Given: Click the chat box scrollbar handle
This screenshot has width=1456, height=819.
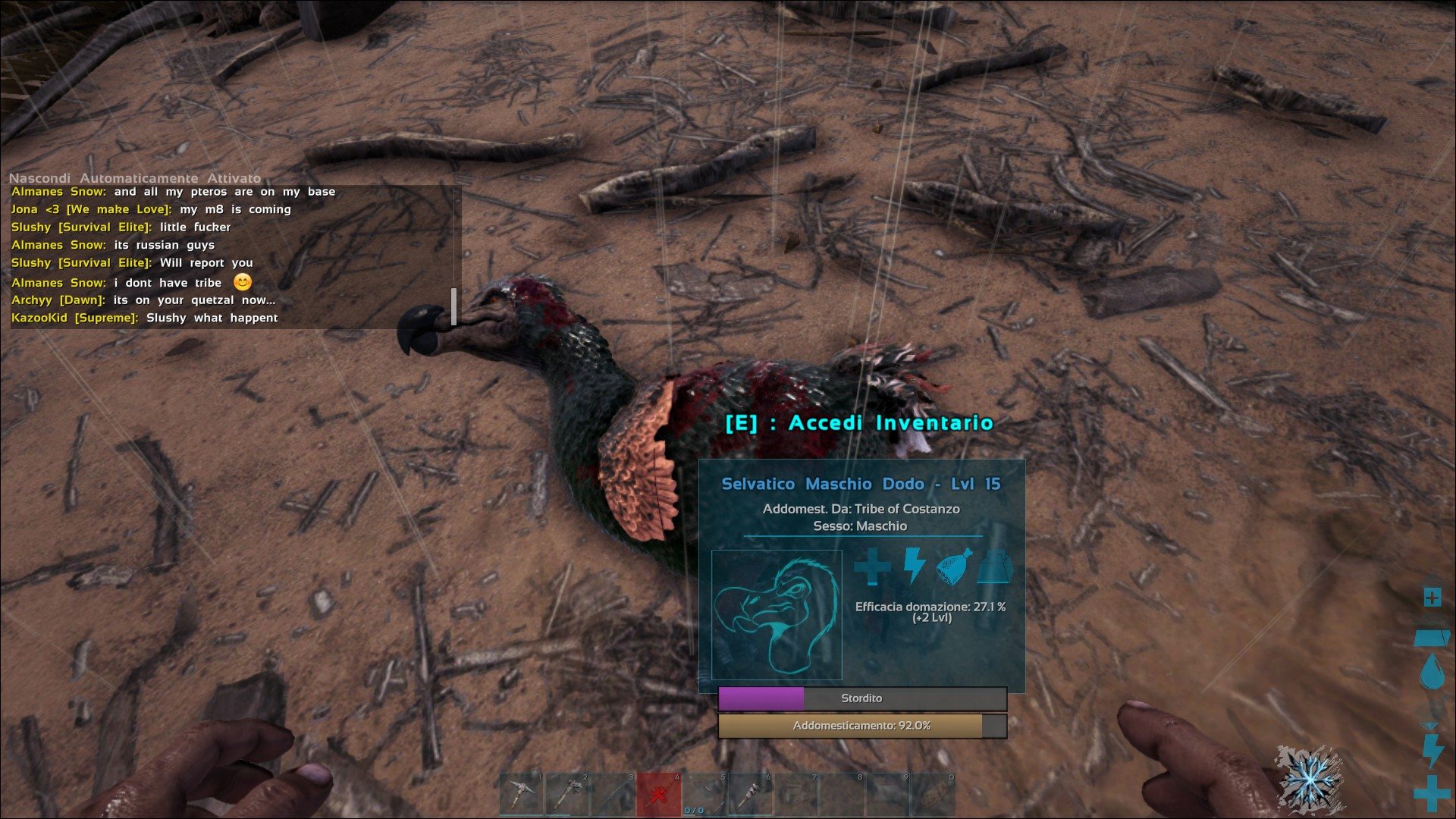Looking at the screenshot, I should [453, 306].
